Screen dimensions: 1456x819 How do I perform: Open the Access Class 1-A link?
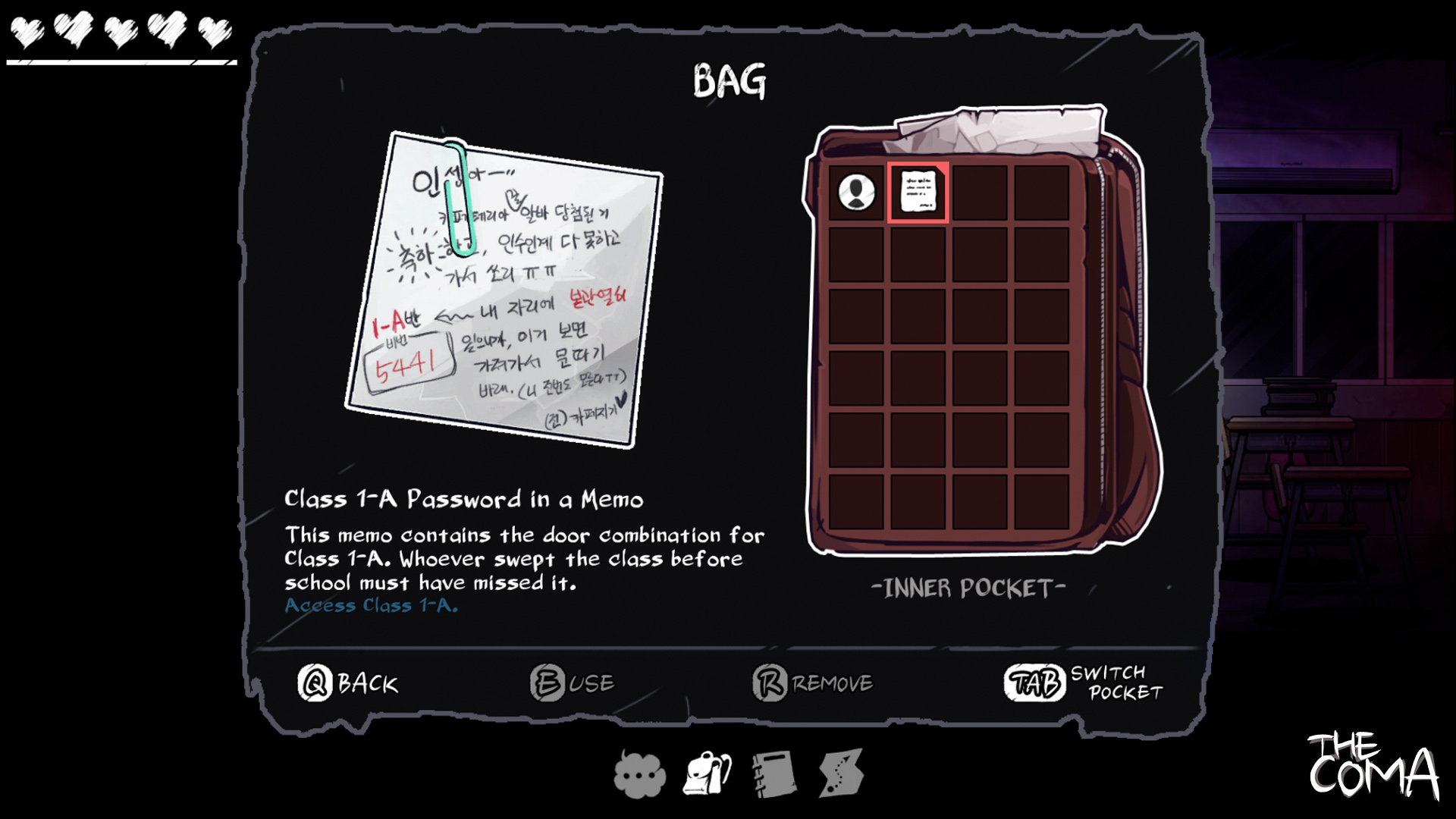[370, 605]
